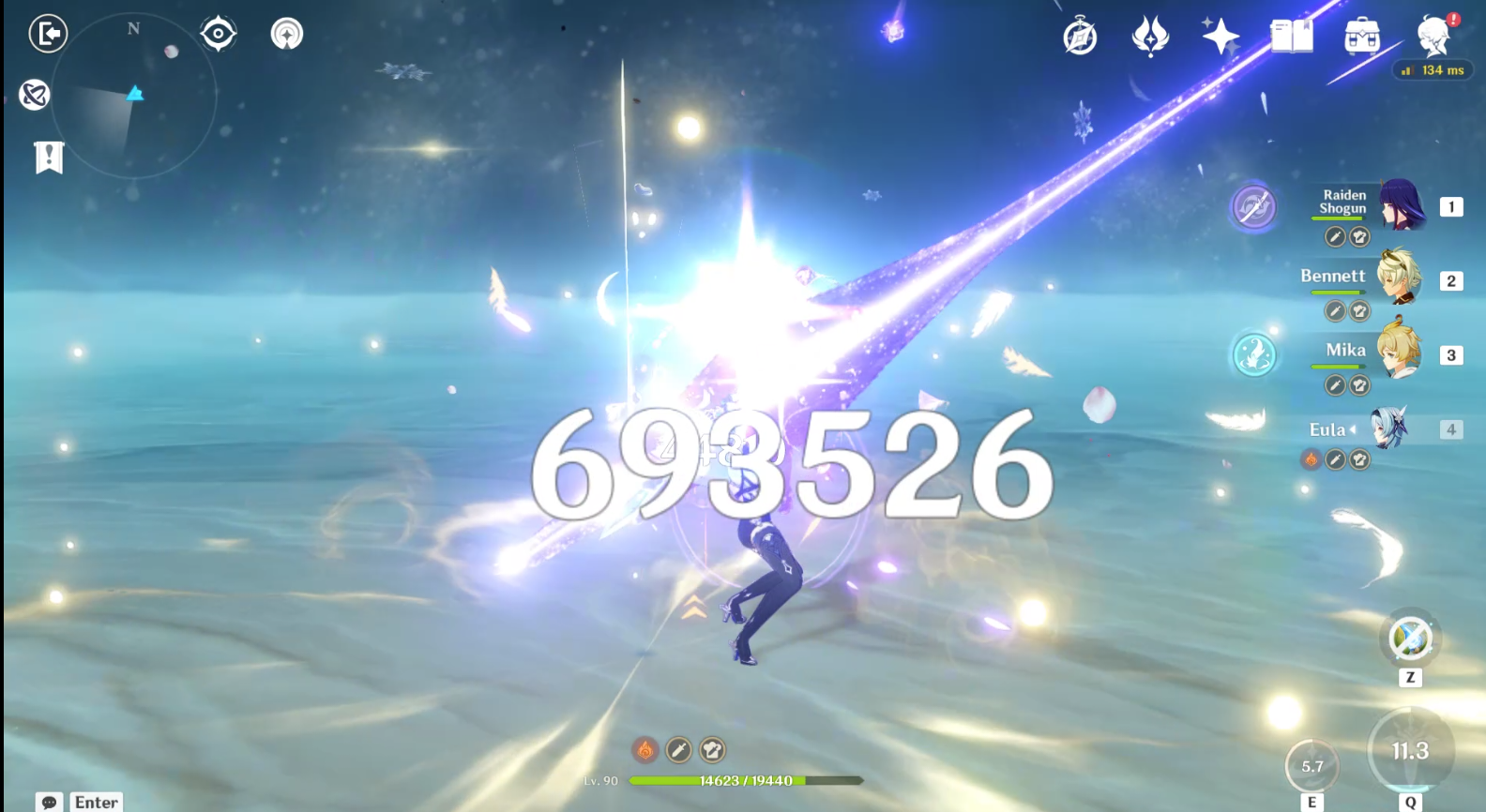The image size is (1486, 812).
Task: Click the 134 ms ping indicator
Action: [x=1434, y=69]
